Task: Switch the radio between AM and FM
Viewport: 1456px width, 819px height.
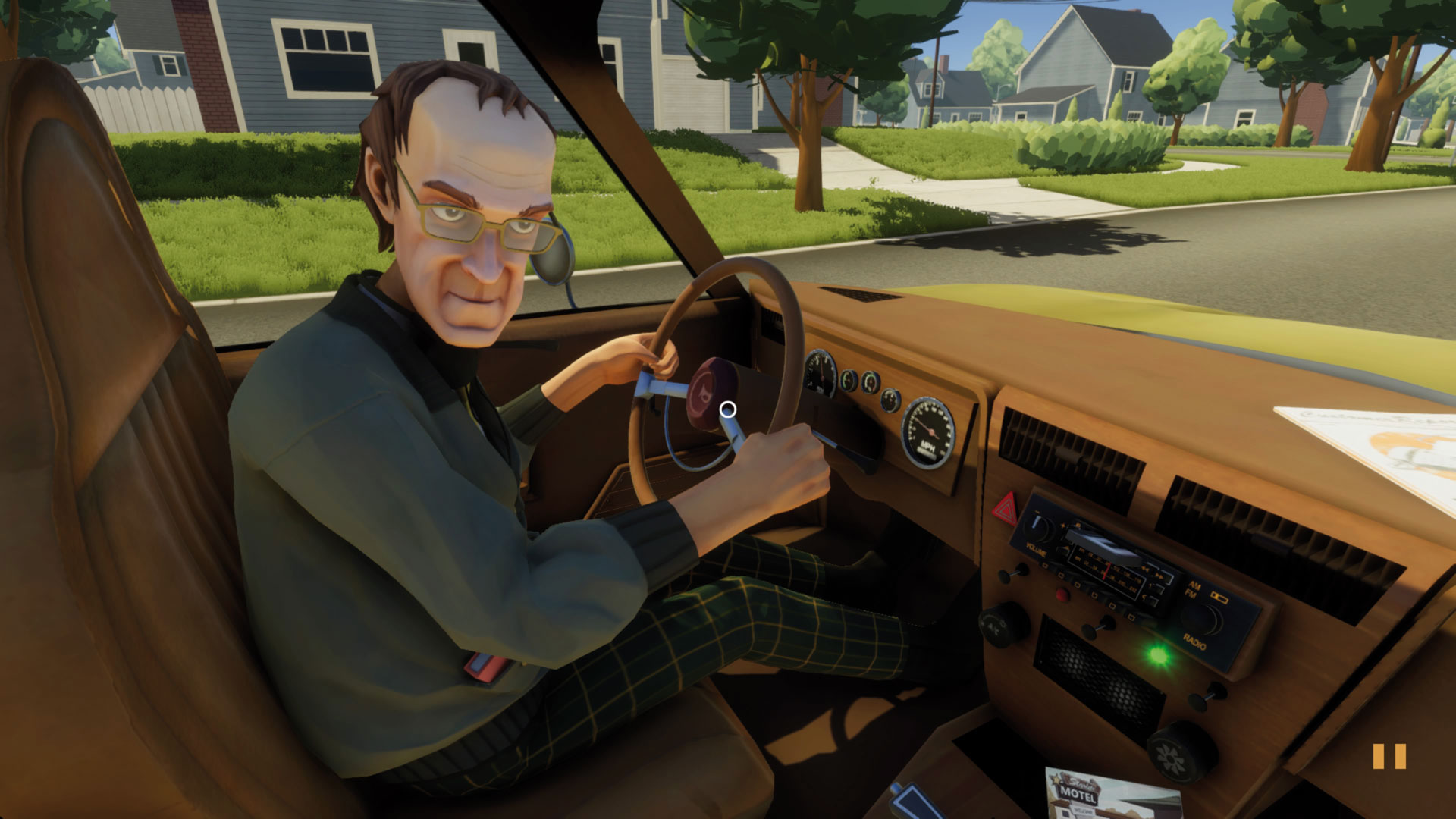Action: [x=1193, y=588]
